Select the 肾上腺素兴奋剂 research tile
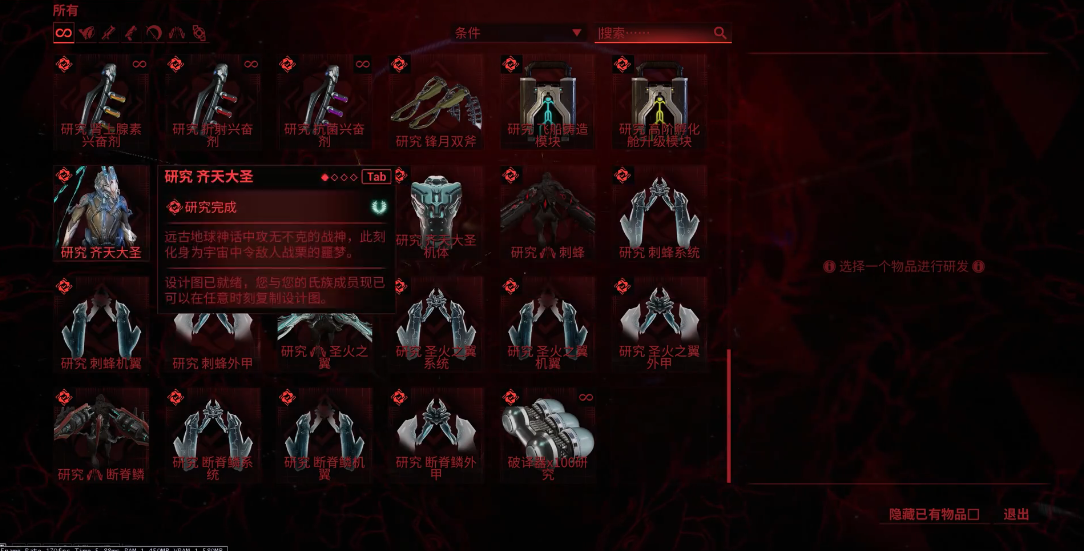 click(x=101, y=100)
